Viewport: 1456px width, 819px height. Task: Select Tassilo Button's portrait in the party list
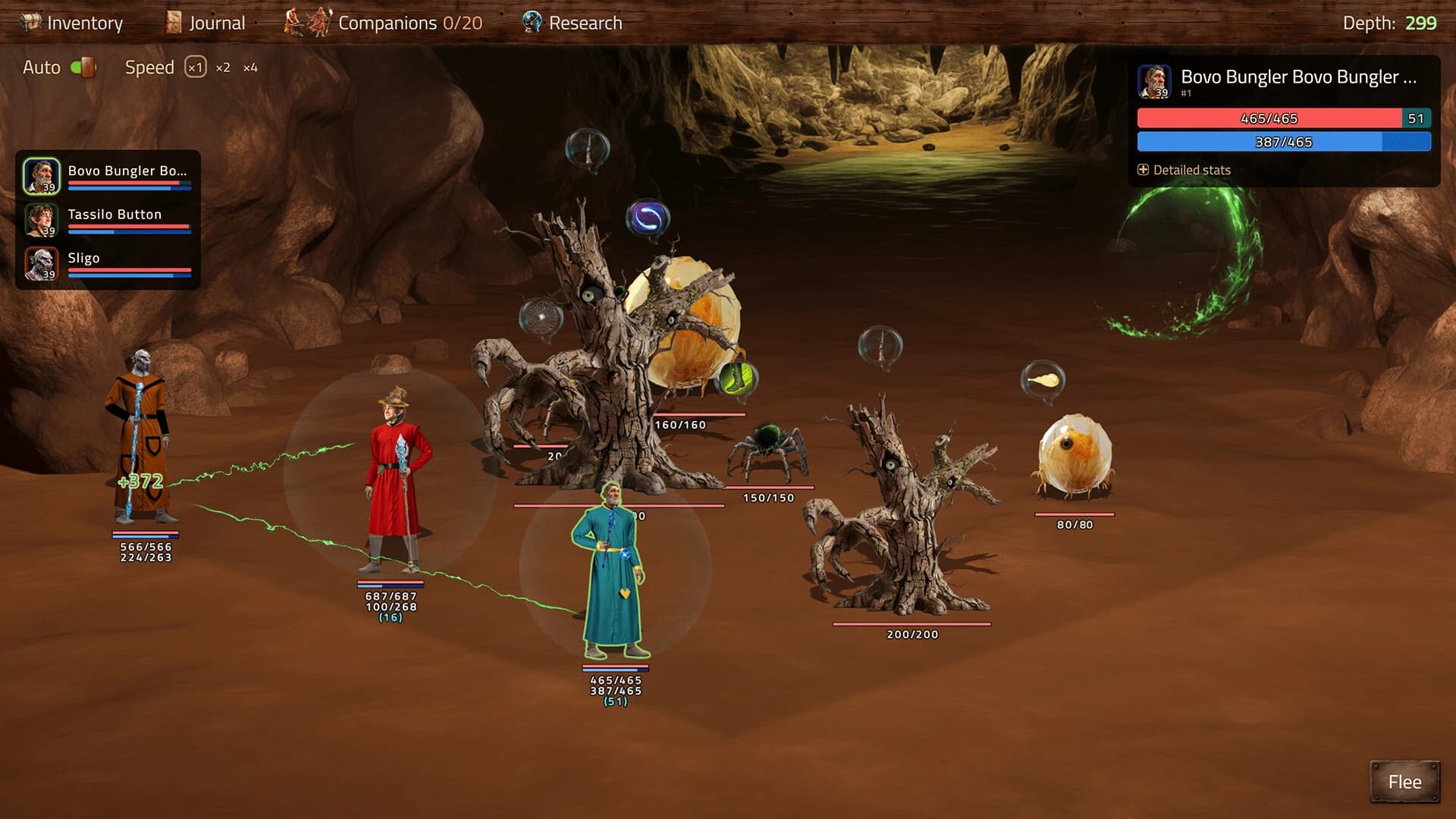(x=43, y=220)
